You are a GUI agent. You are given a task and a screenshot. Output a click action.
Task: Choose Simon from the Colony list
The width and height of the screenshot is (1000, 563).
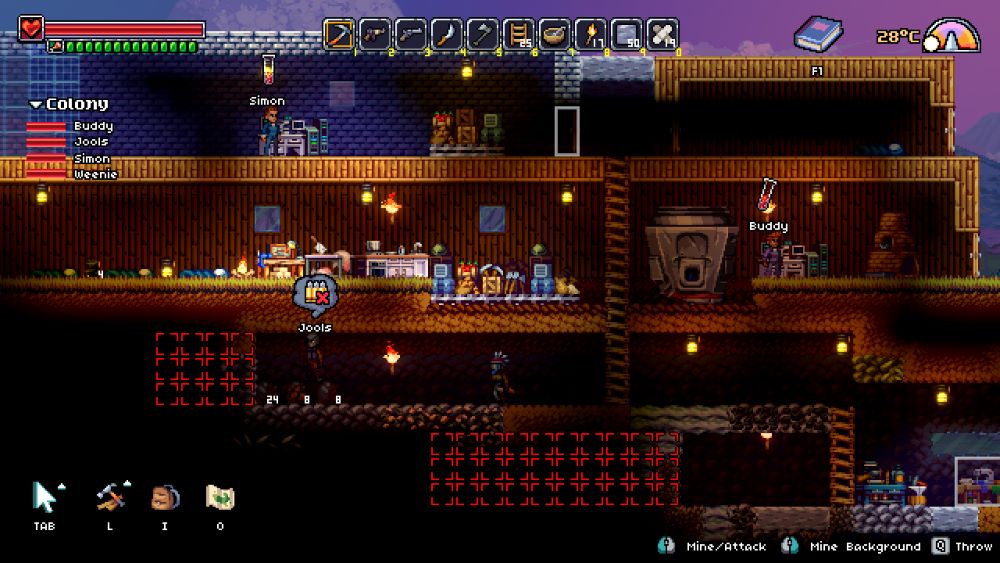point(91,159)
